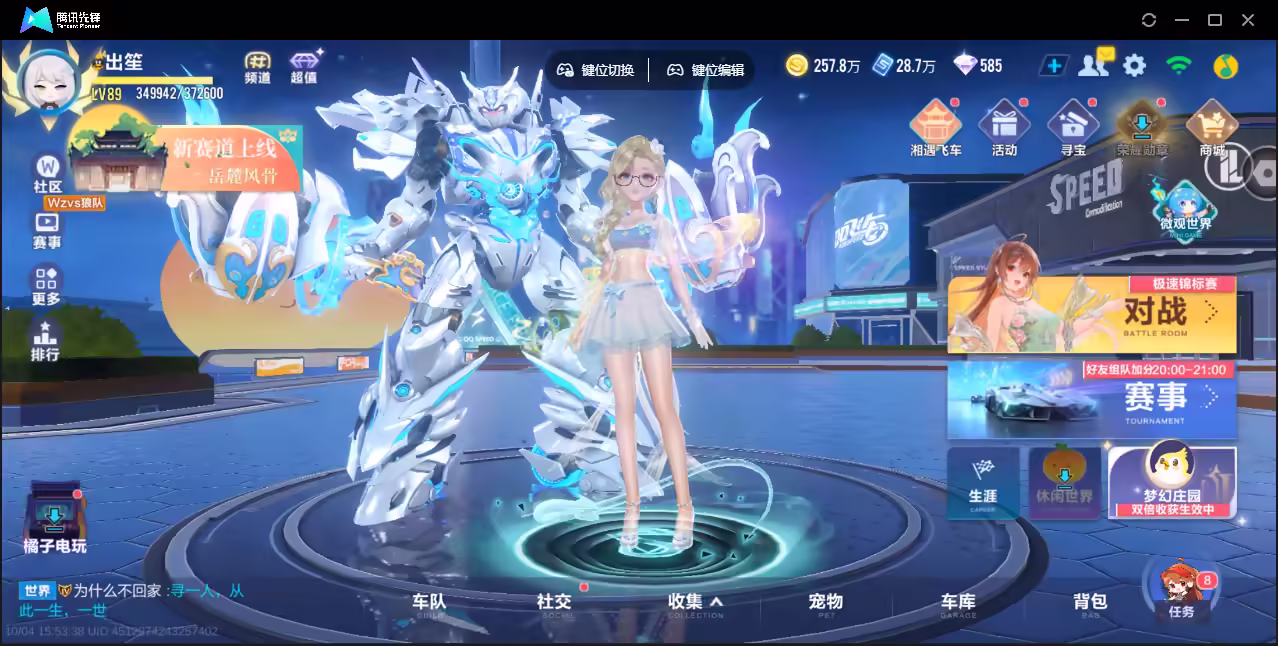Expand the 收集 collection menu
The image size is (1278, 646).
click(695, 602)
